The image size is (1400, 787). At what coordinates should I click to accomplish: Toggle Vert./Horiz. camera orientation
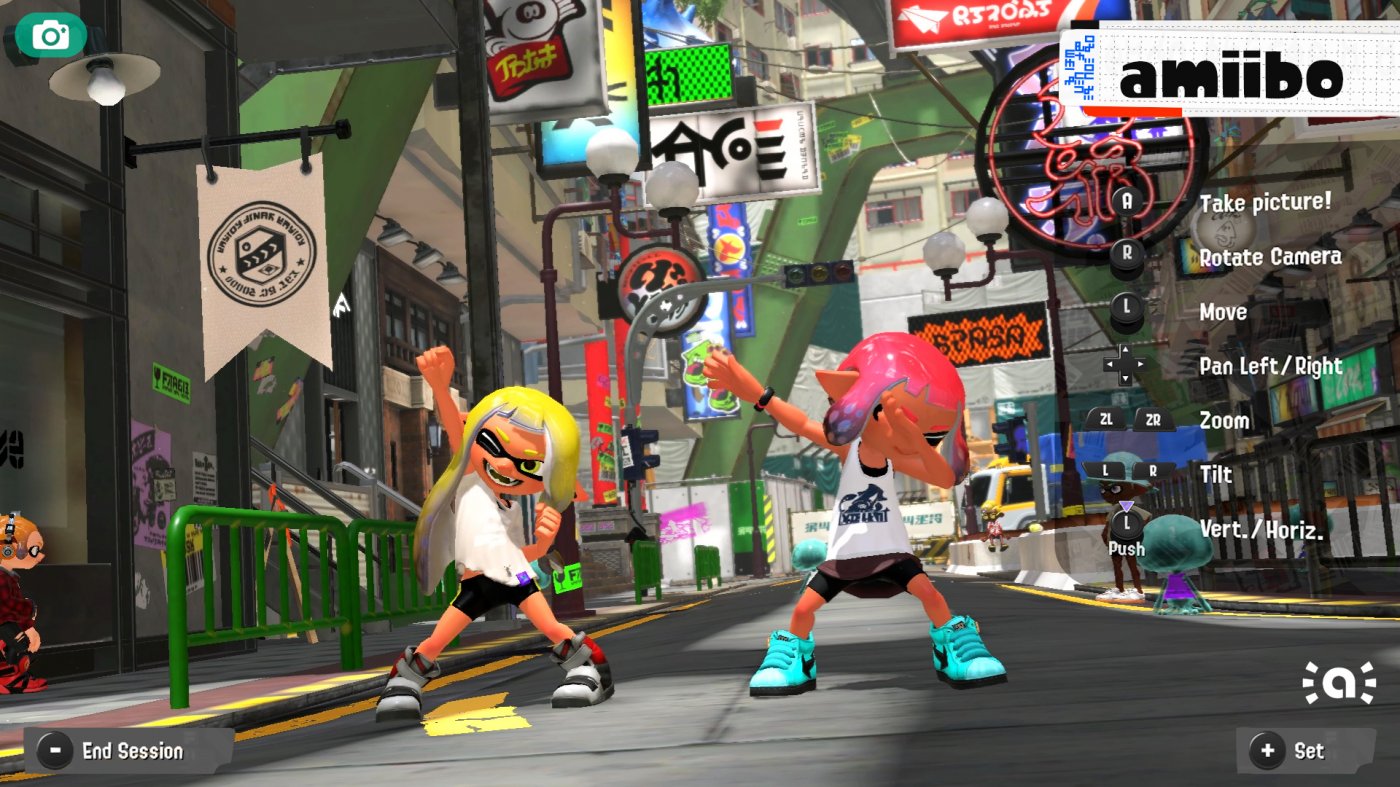1260,529
